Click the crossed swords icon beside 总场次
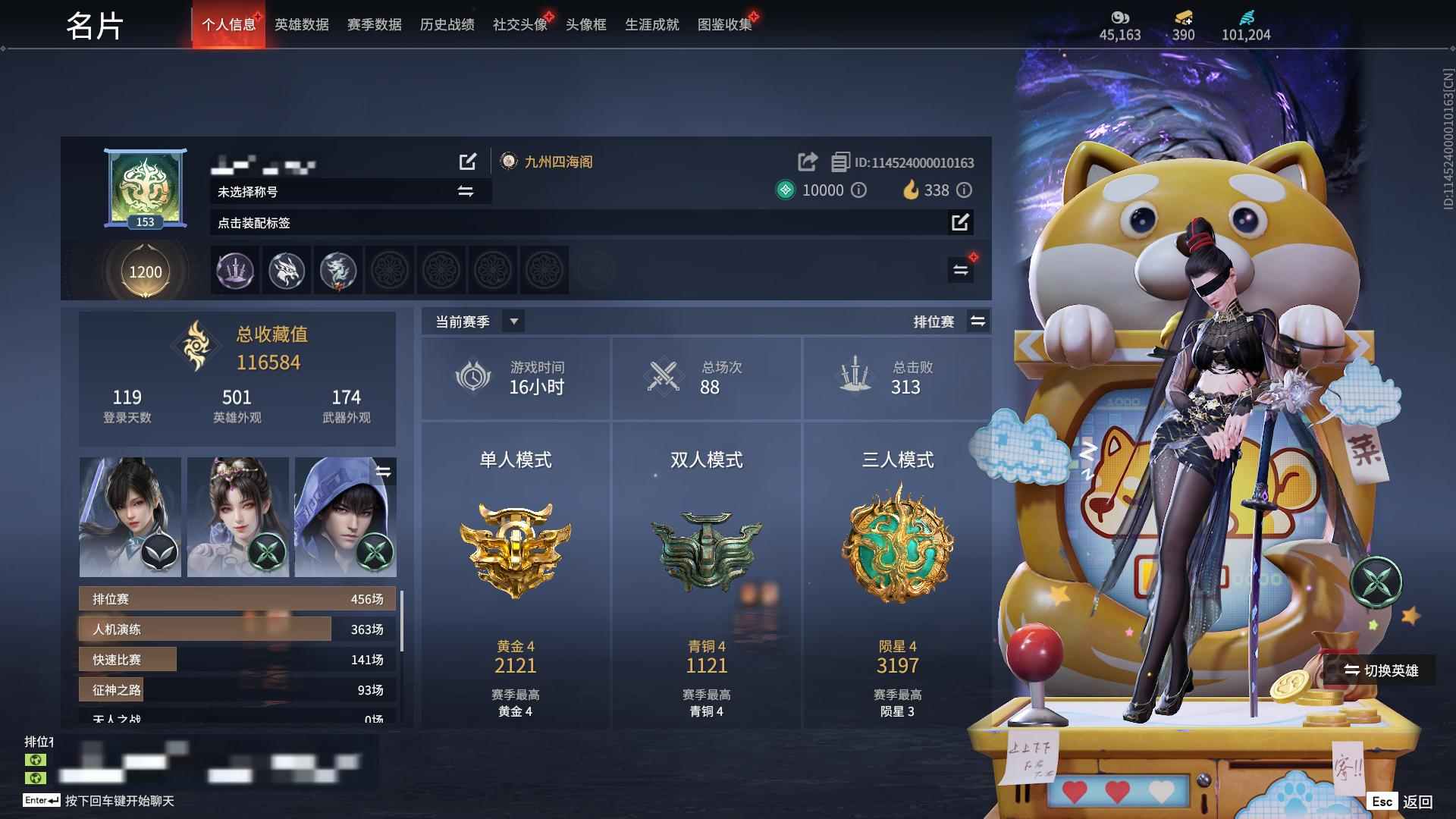The width and height of the screenshot is (1456, 819). pyautogui.click(x=663, y=377)
